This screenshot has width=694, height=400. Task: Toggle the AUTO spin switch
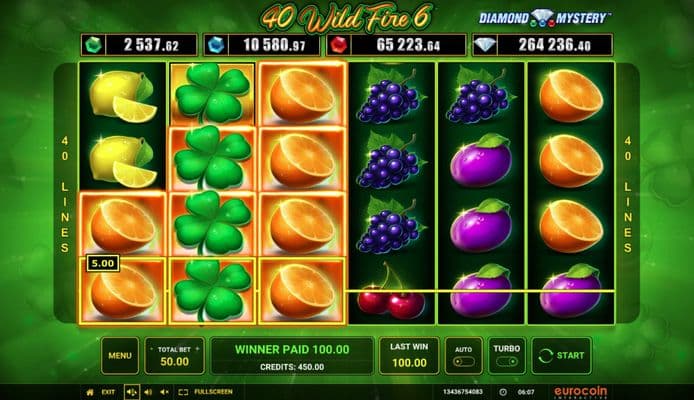(461, 355)
